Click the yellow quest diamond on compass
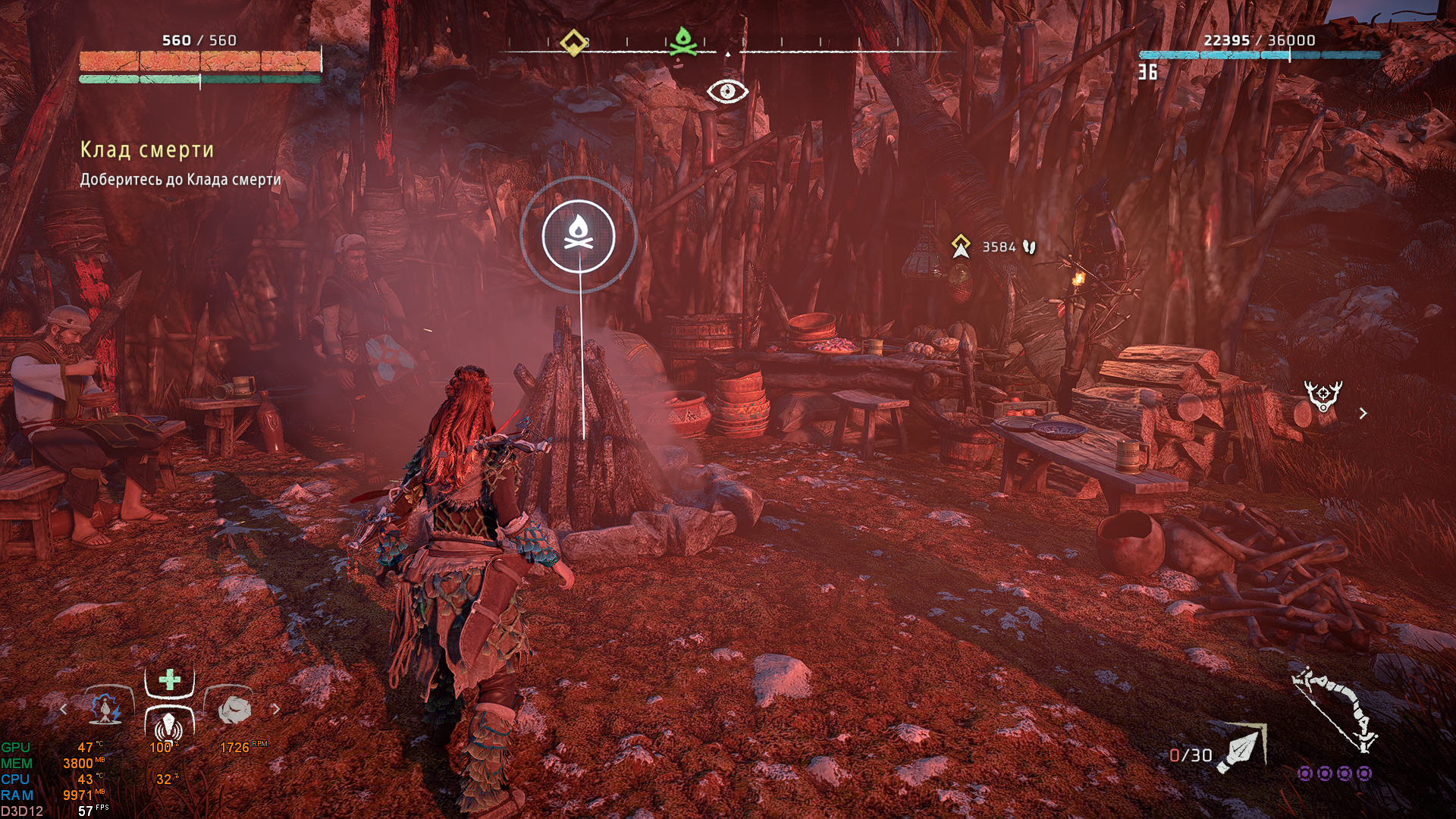The image size is (1456, 819). pos(573,42)
